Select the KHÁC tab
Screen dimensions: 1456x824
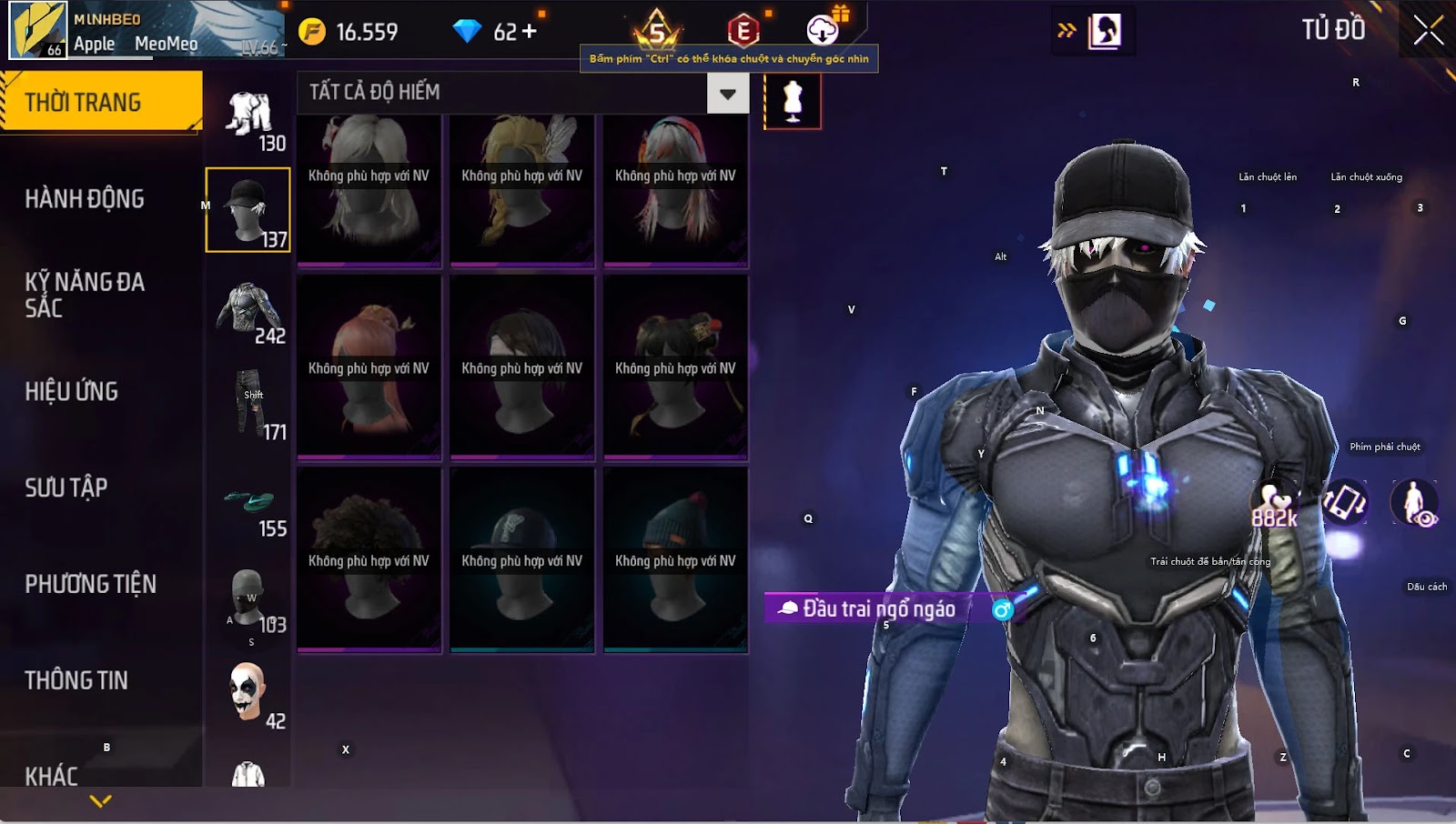[52, 775]
